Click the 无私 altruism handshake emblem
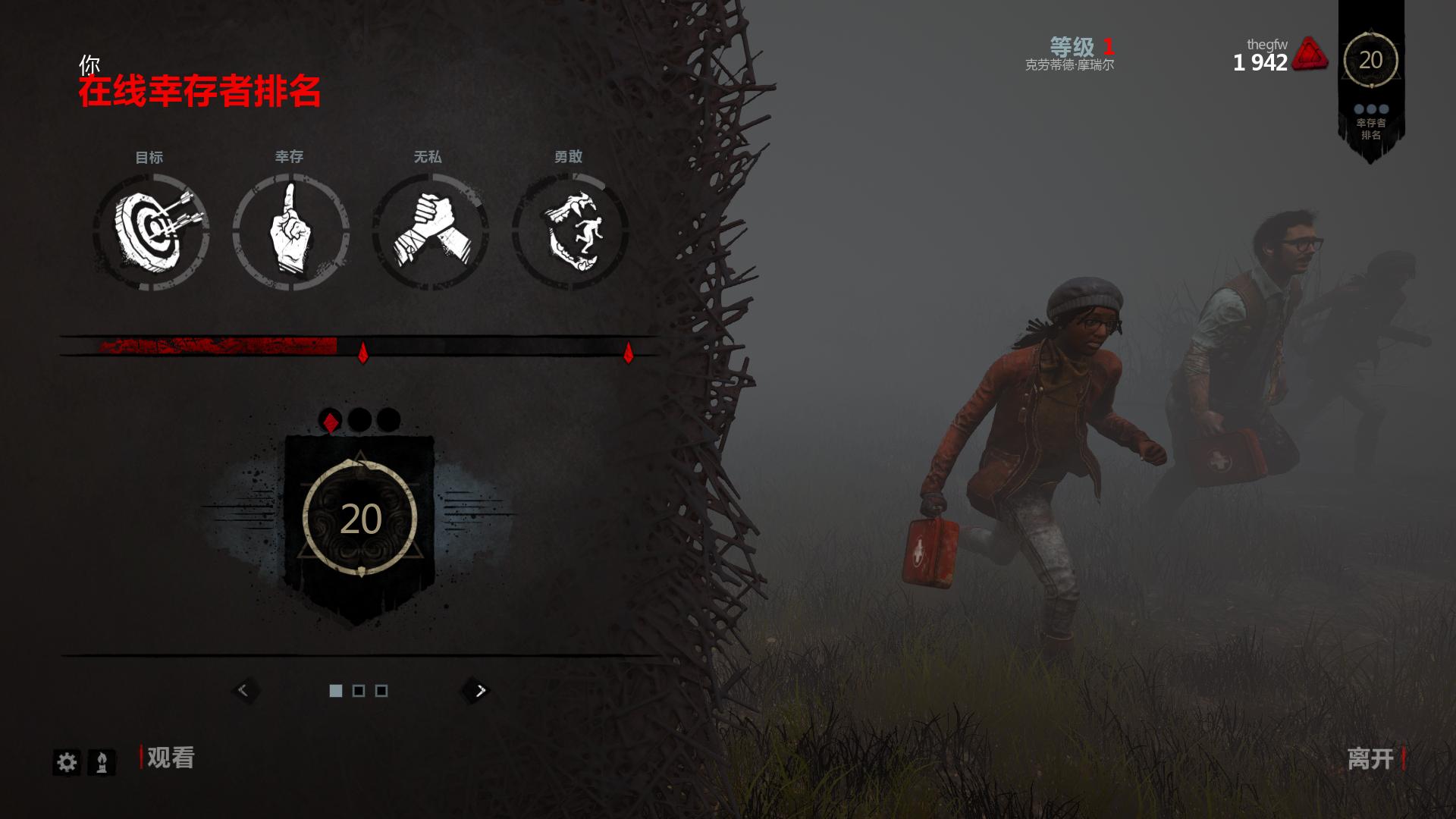Viewport: 1456px width, 819px height. click(x=430, y=232)
